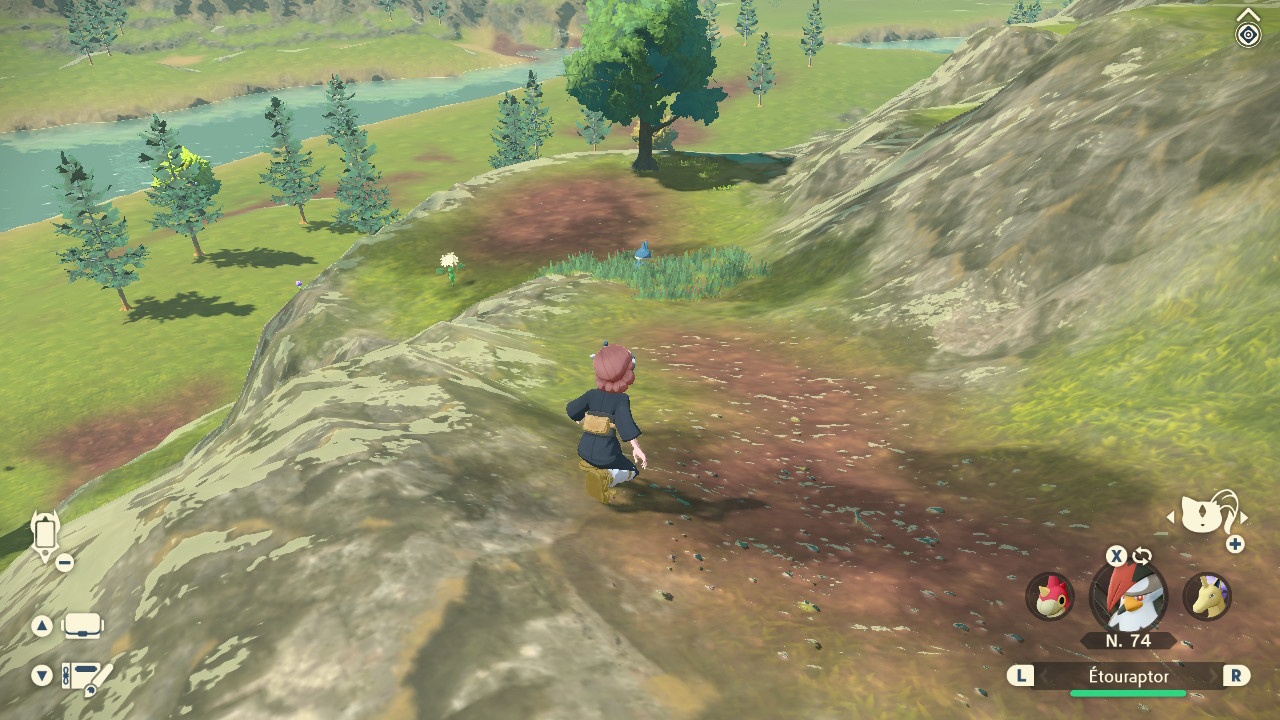This screenshot has height=720, width=1280.
Task: Click the left arrow beside the ride icon
Action: point(1171,517)
